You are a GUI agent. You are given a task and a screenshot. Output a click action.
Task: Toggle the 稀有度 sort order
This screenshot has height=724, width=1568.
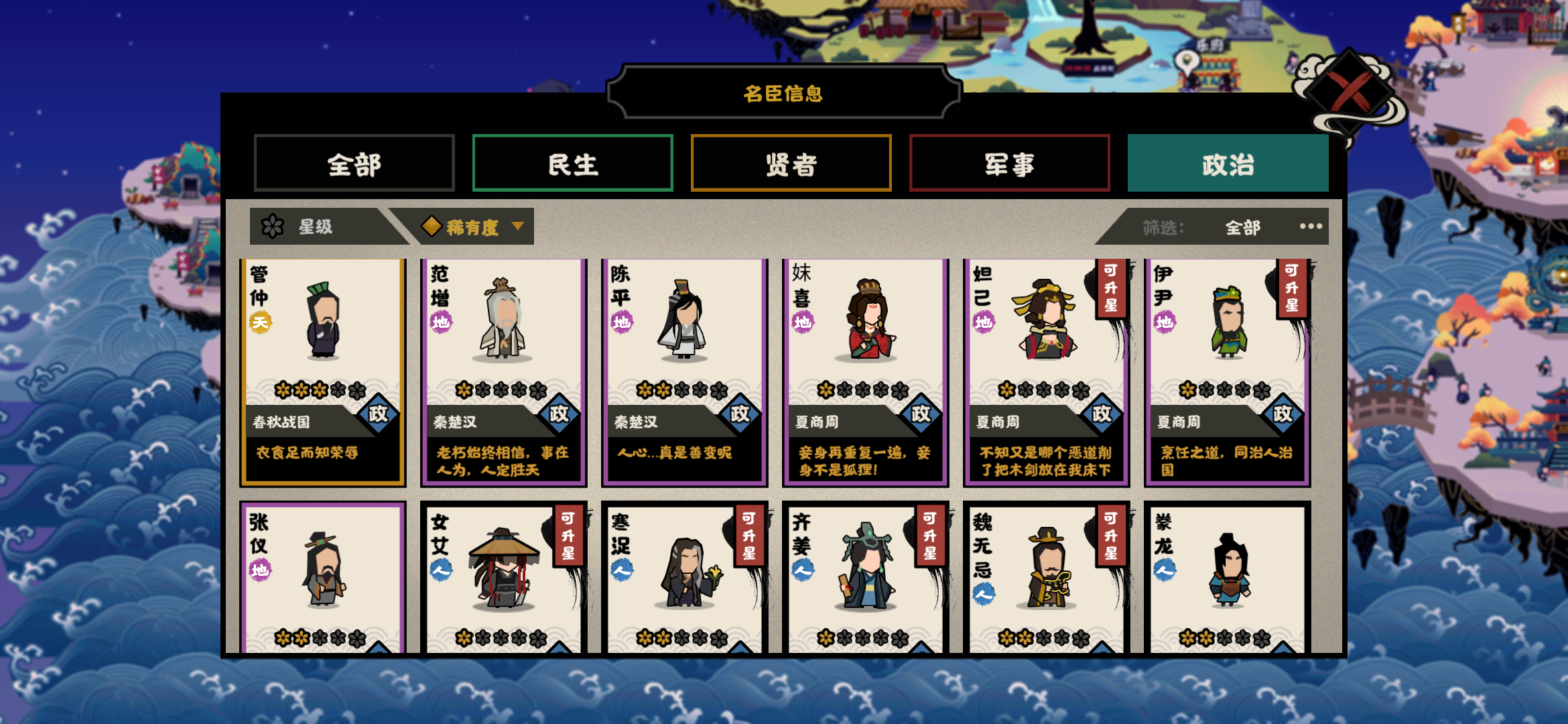[x=472, y=227]
